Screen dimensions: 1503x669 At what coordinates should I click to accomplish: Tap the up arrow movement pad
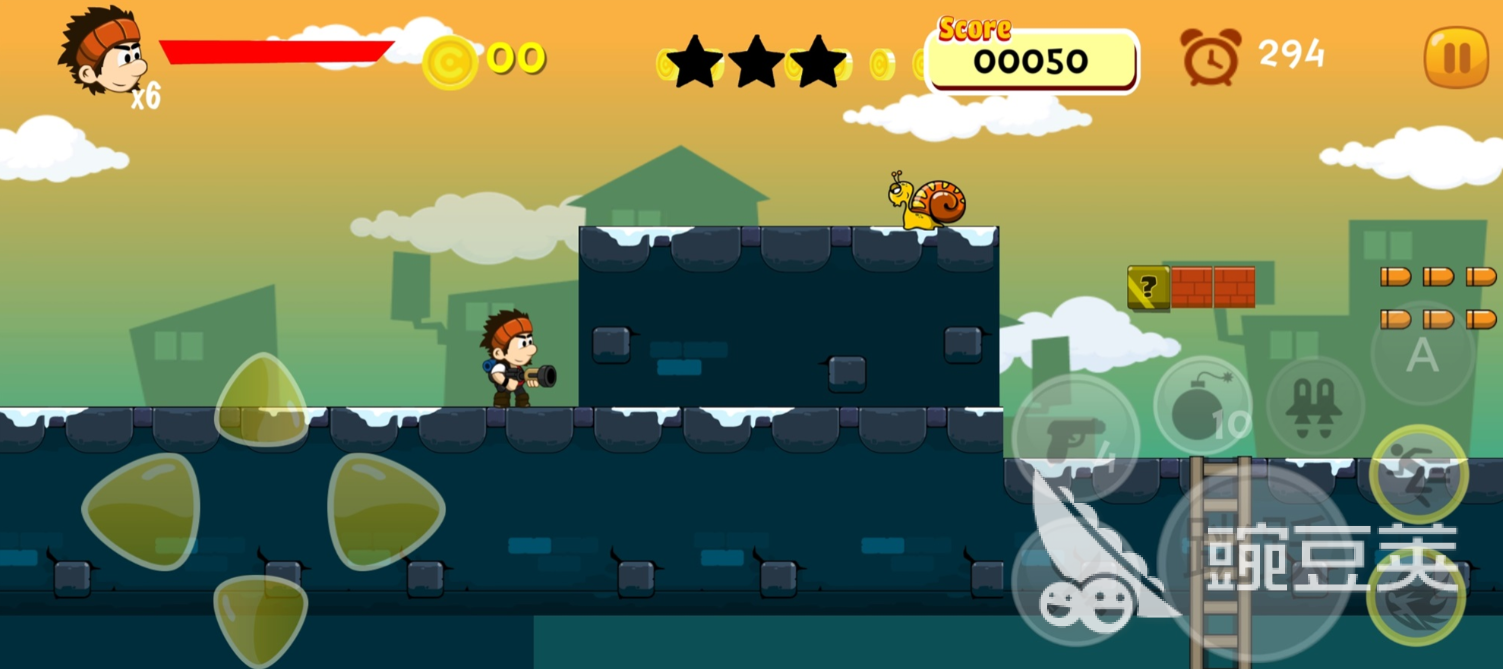(x=261, y=401)
